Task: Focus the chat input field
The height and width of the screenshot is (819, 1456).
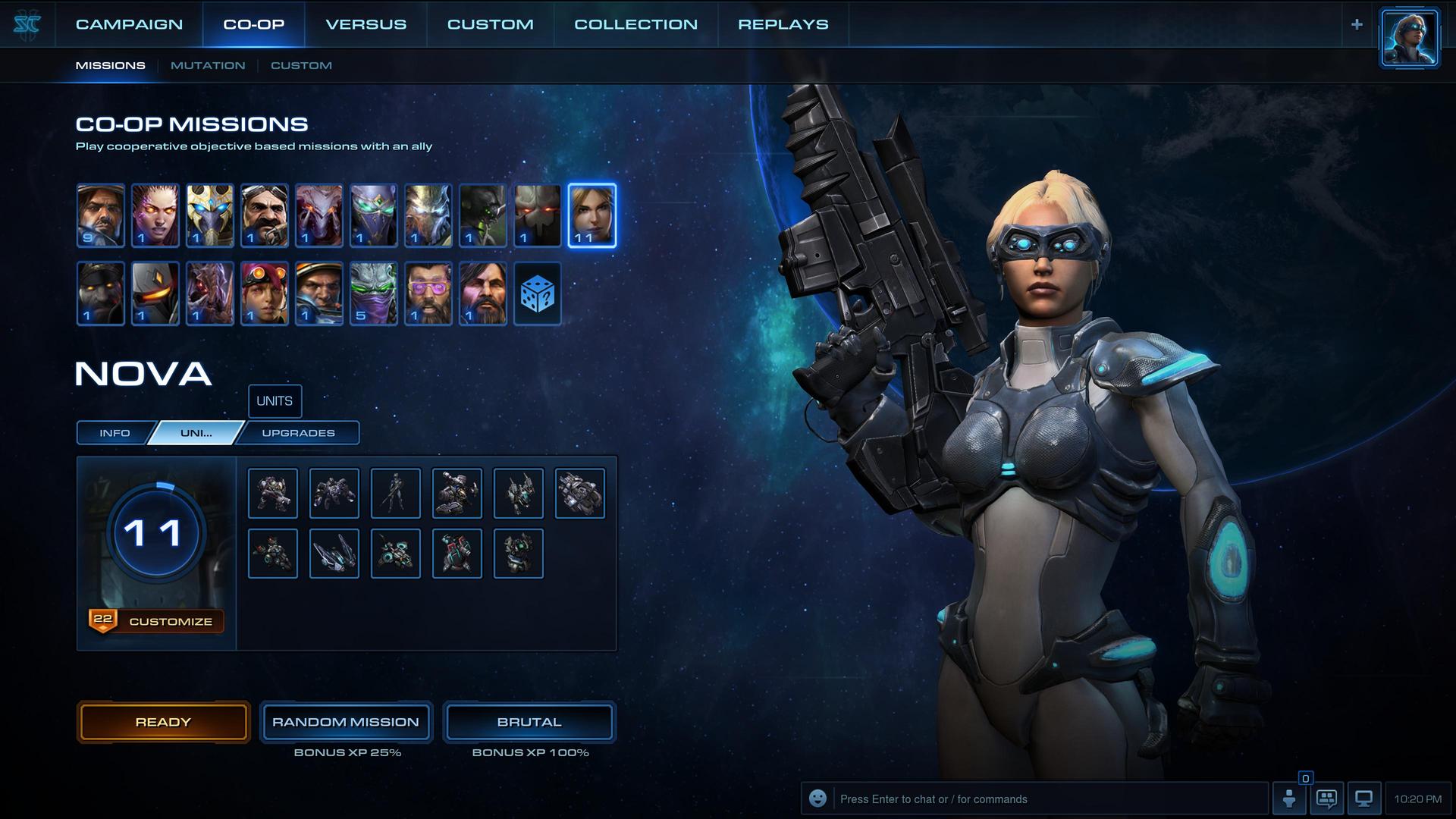Action: (1046, 799)
